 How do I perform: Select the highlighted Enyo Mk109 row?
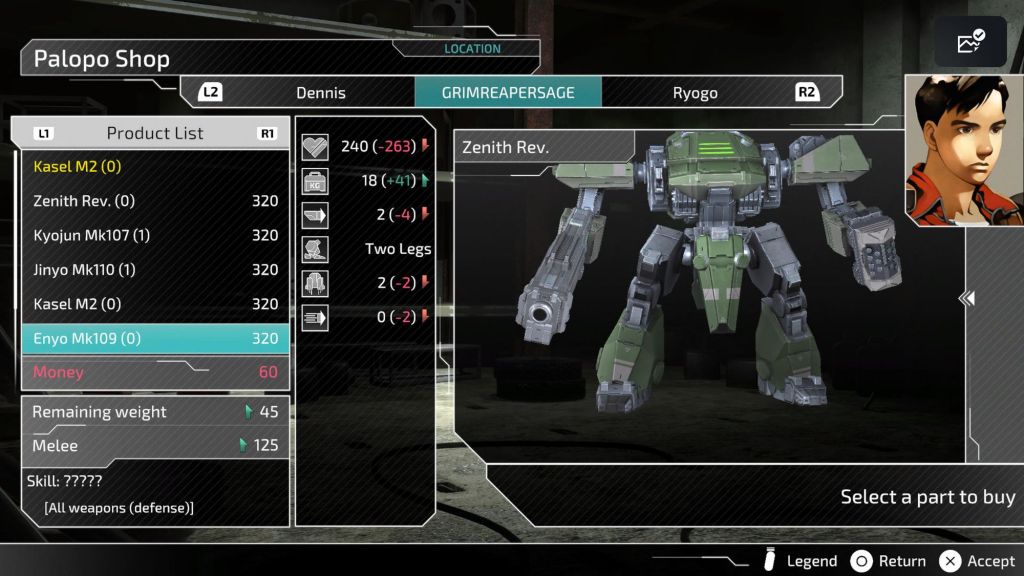pos(155,338)
